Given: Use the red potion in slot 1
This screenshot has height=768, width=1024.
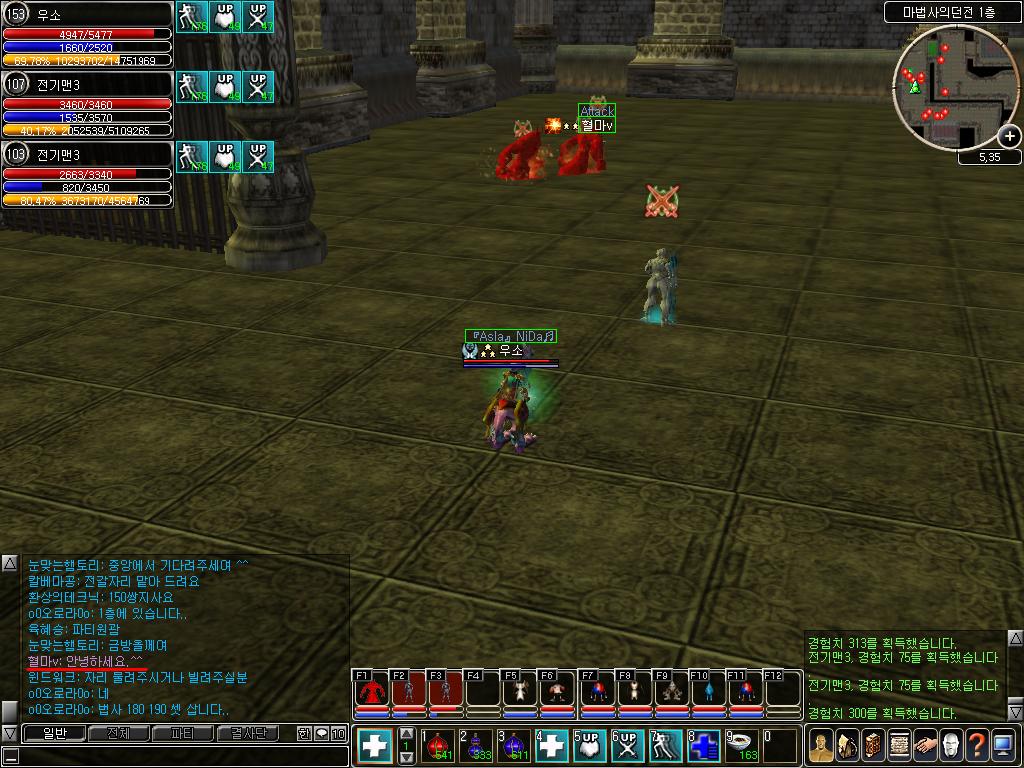Looking at the screenshot, I should [x=438, y=746].
